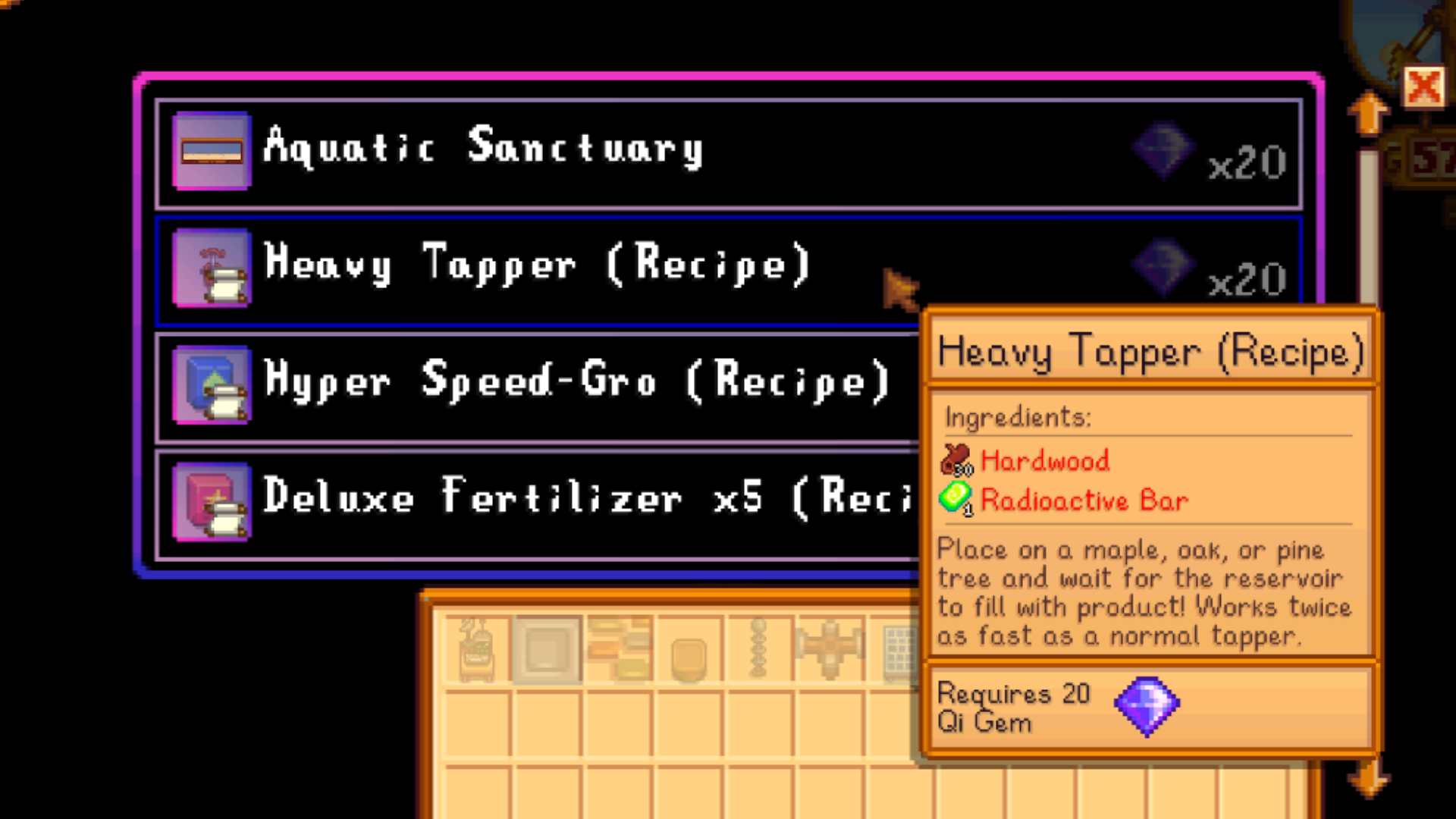Purchase the Aquatic Sanctuary for 20 gems
This screenshot has height=819, width=1456.
[x=531, y=150]
